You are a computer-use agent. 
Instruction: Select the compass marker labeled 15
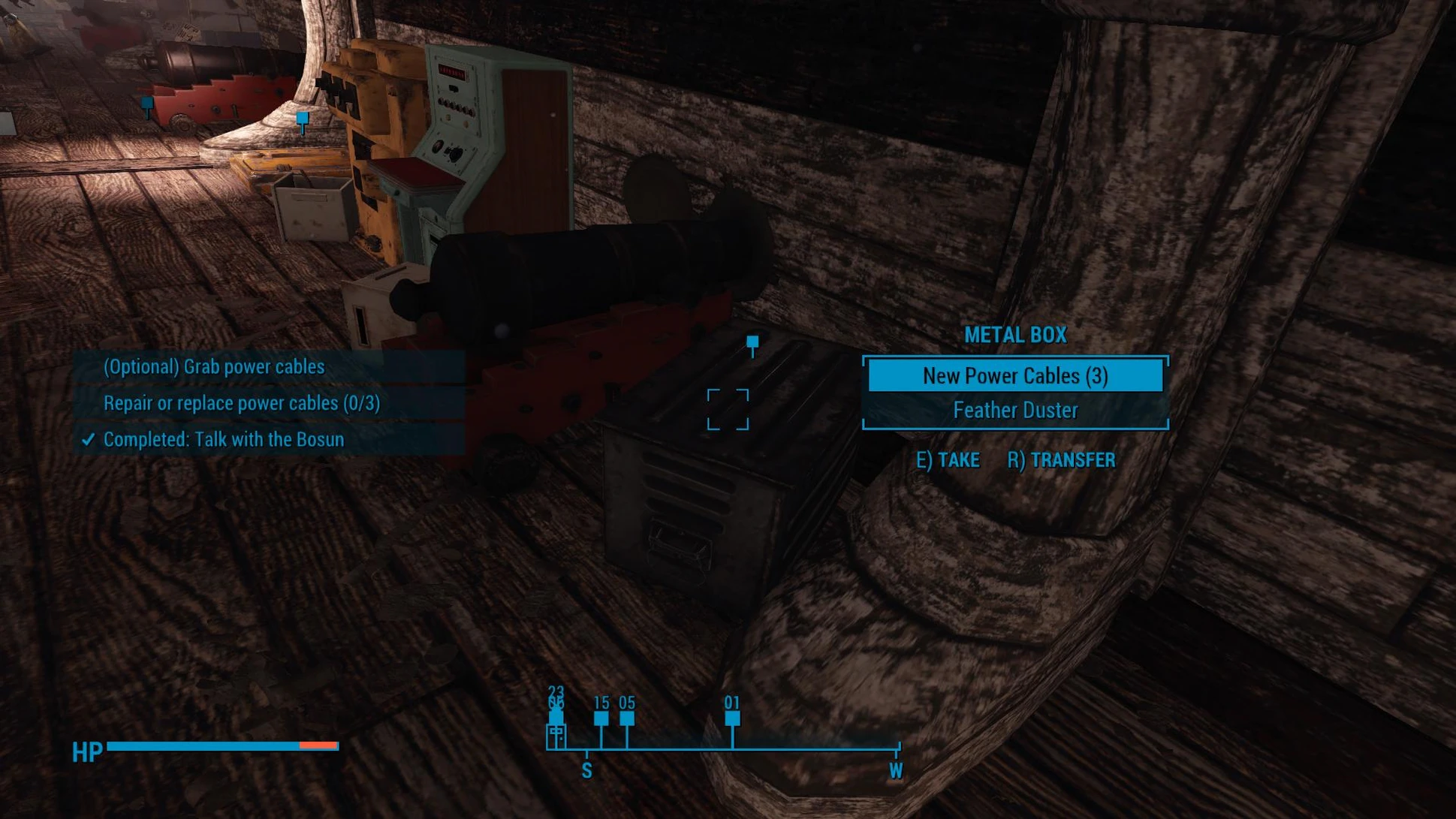601,718
